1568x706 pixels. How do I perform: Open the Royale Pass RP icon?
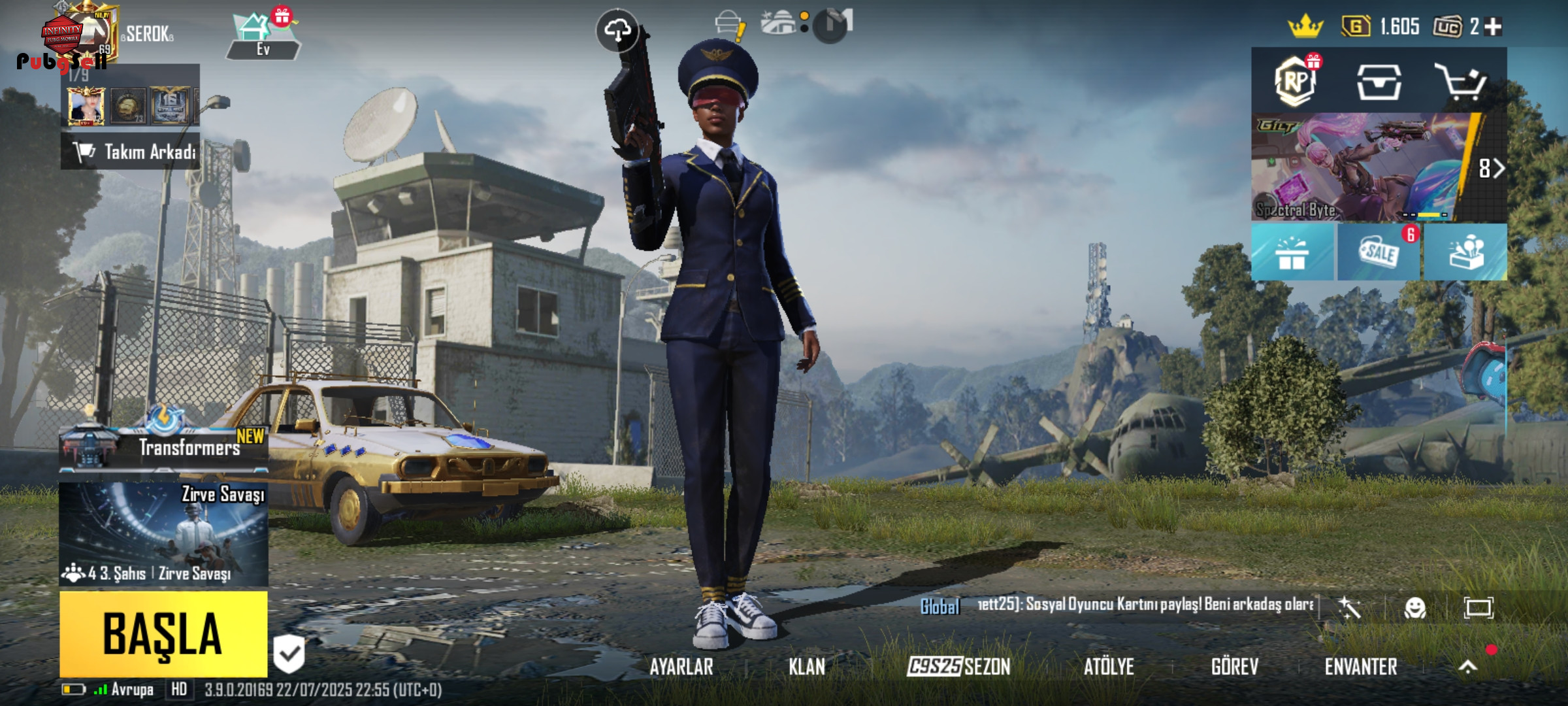(1295, 82)
